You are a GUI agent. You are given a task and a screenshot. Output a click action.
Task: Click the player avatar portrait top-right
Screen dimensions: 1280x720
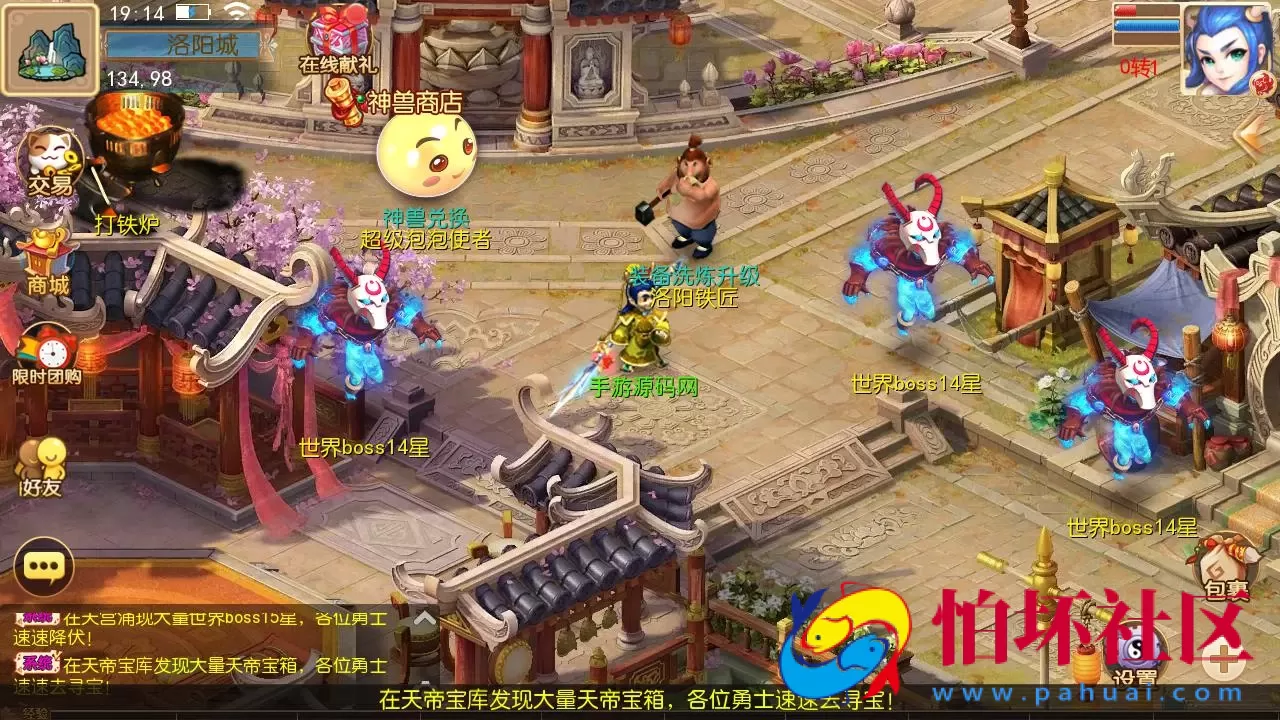(x=1227, y=50)
